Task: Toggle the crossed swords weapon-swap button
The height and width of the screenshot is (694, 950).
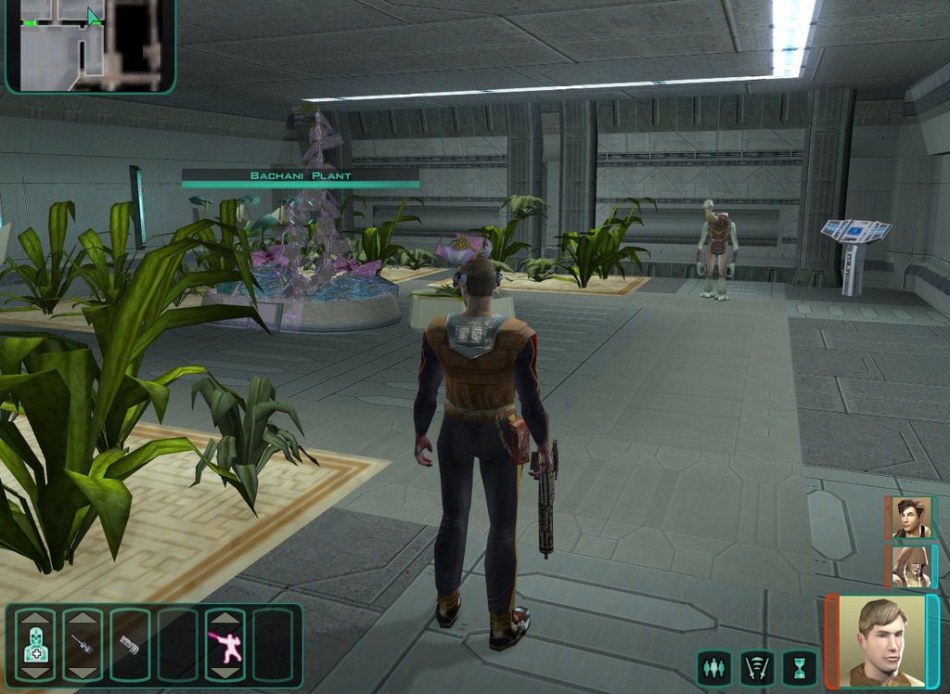Action: (x=757, y=667)
